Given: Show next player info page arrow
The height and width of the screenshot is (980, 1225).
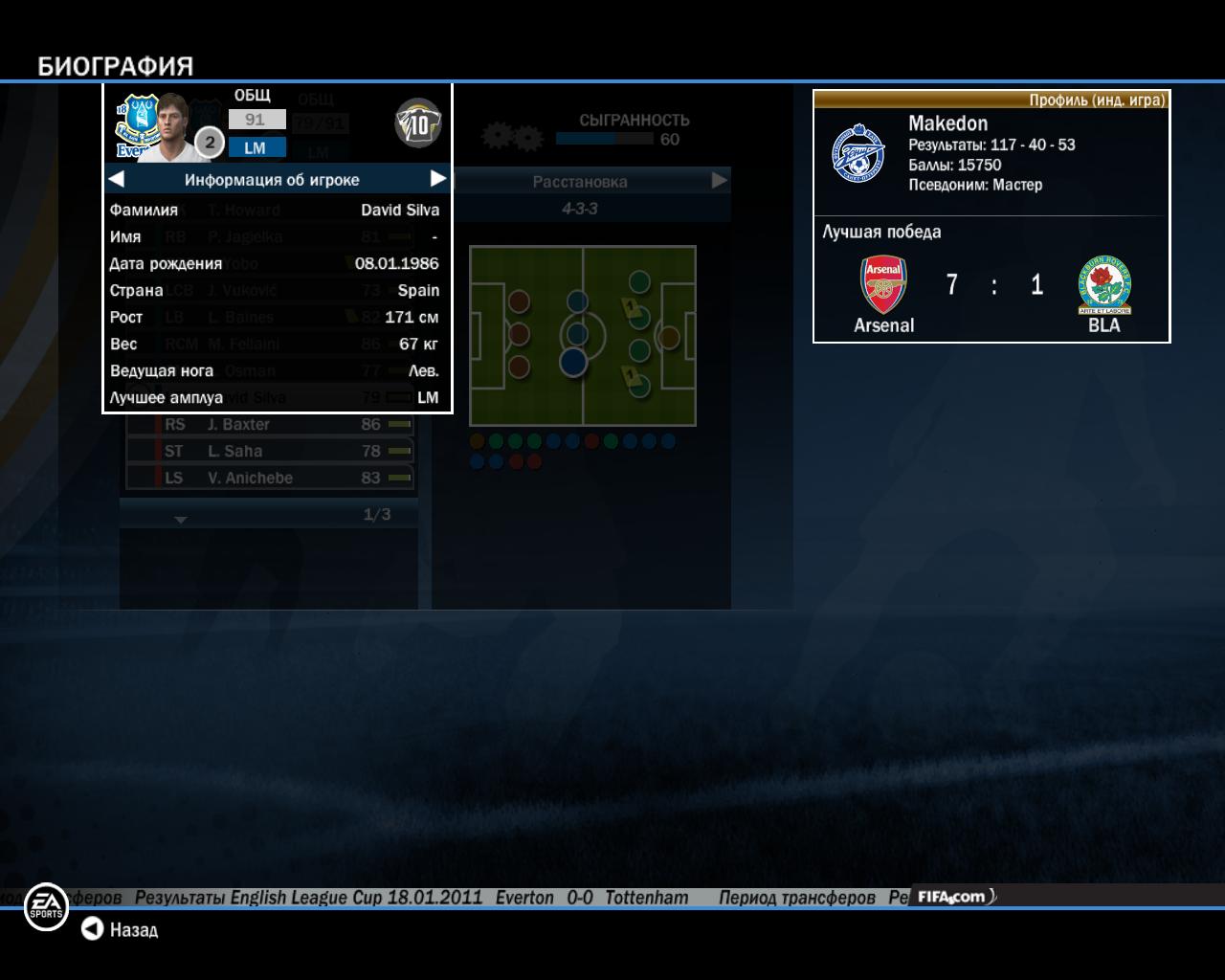Looking at the screenshot, I should coord(438,179).
